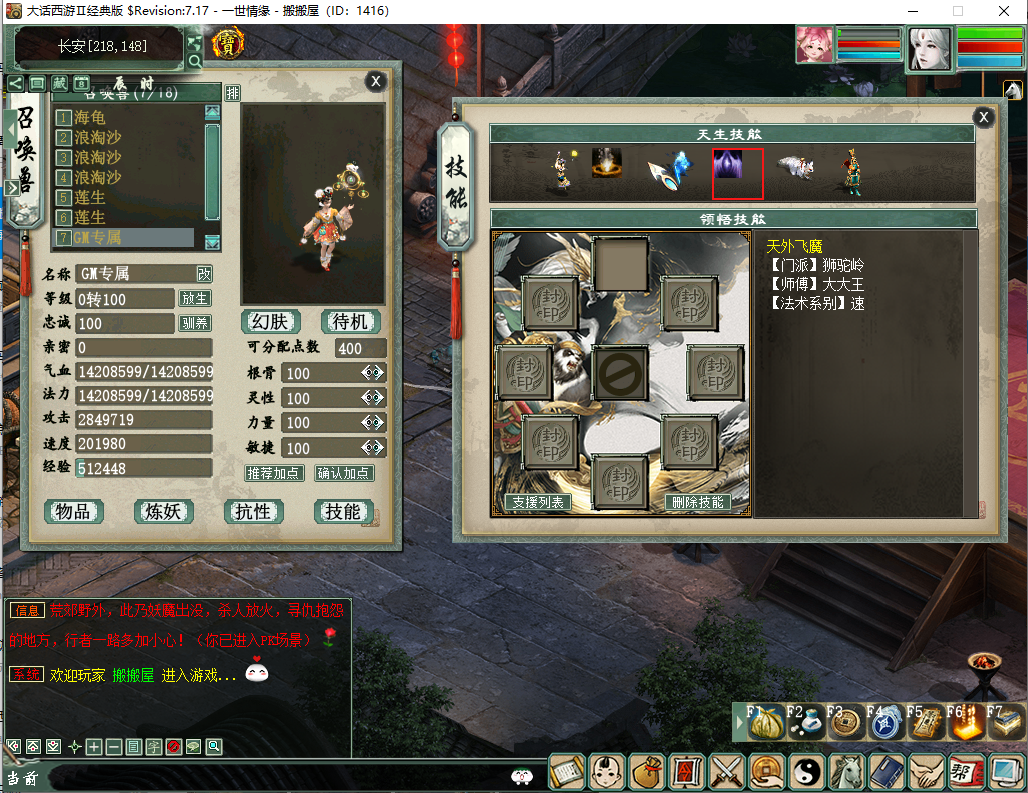1028x793 pixels.
Task: Open the 幻肤 skin button
Action: pos(271,322)
